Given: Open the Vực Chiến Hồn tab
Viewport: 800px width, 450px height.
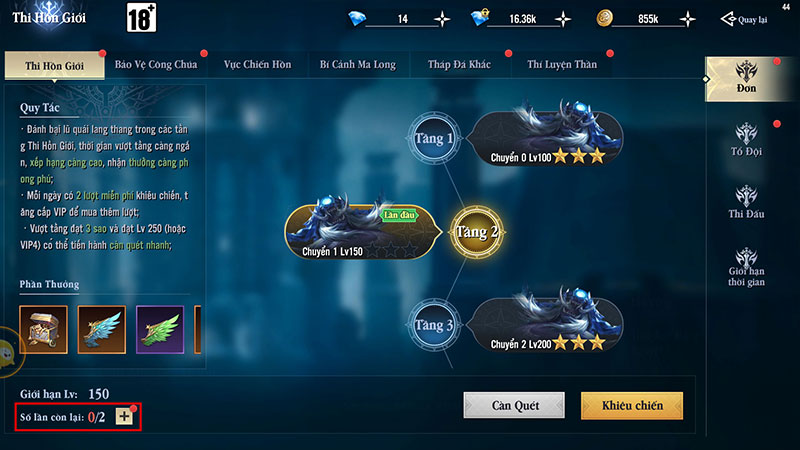Looking at the screenshot, I should (x=257, y=65).
